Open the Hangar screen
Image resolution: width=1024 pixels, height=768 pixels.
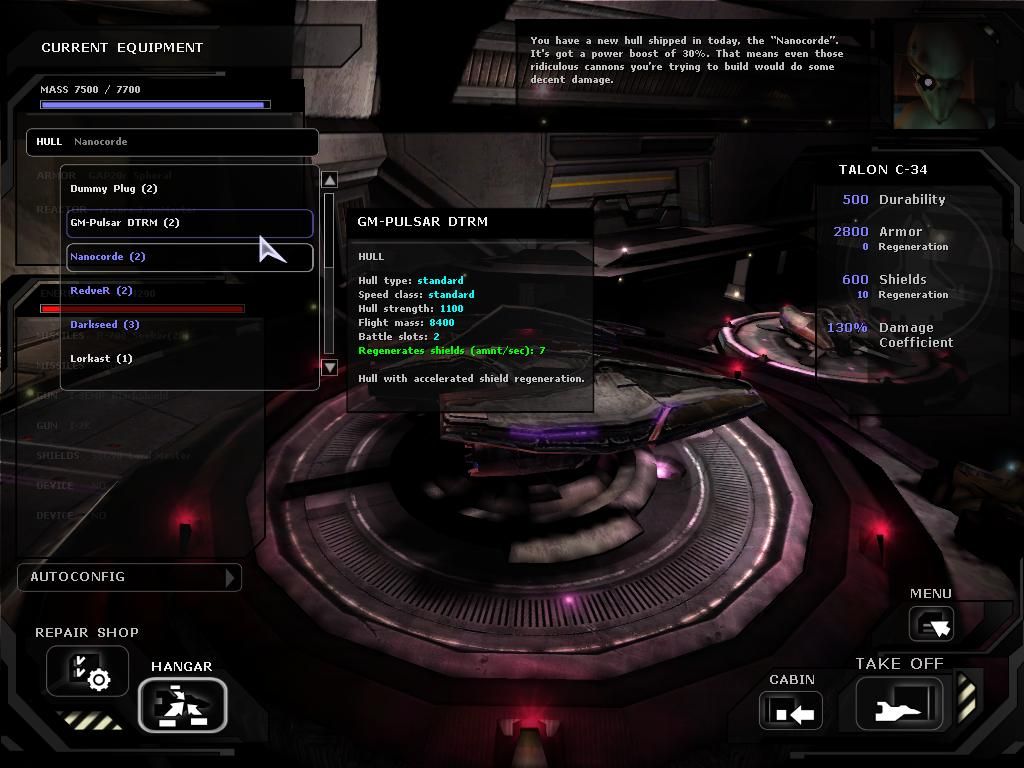(x=182, y=704)
